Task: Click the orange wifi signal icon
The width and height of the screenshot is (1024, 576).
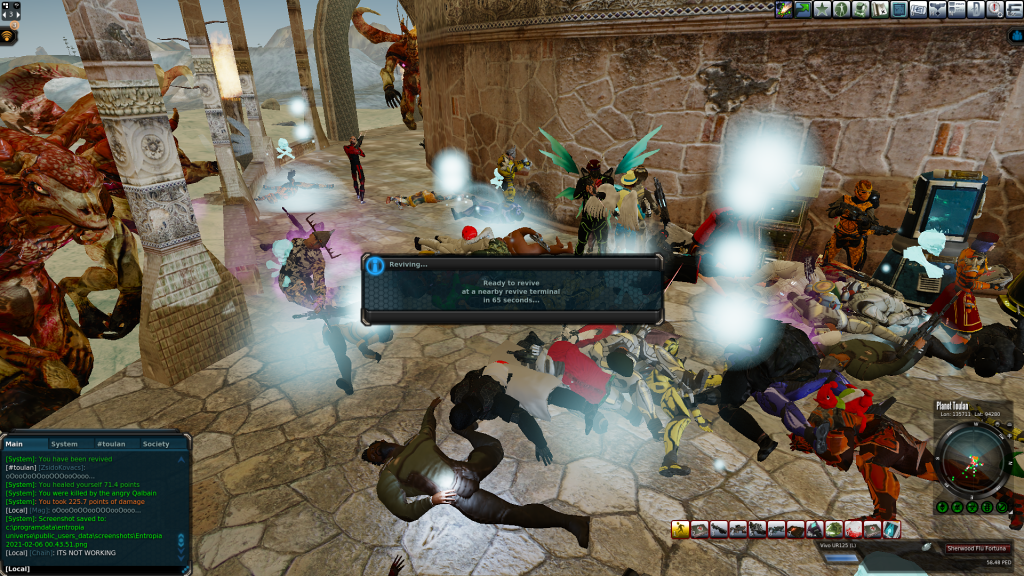Action: pyautogui.click(x=9, y=36)
